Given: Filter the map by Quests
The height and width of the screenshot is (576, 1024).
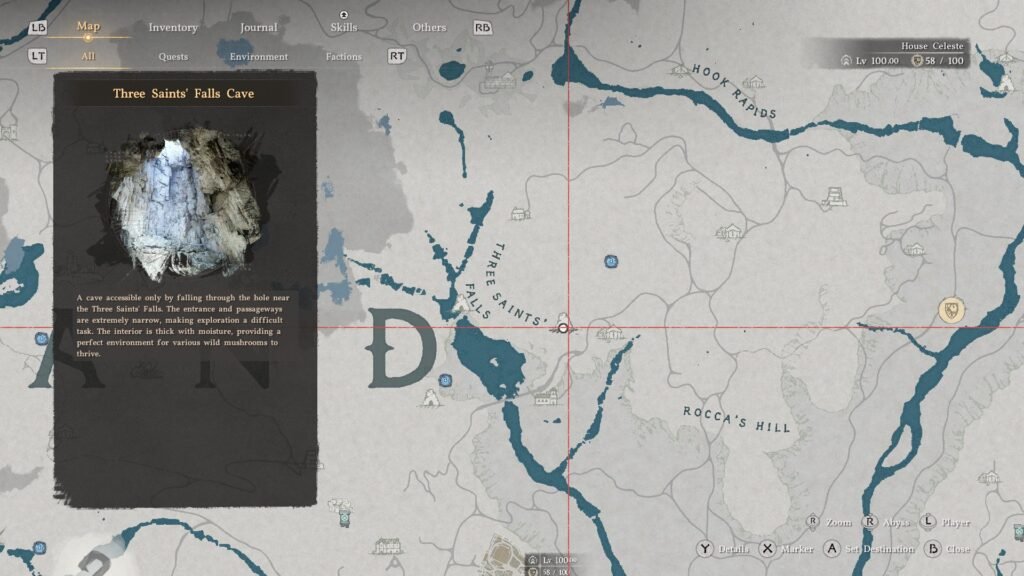Looking at the screenshot, I should [x=173, y=56].
